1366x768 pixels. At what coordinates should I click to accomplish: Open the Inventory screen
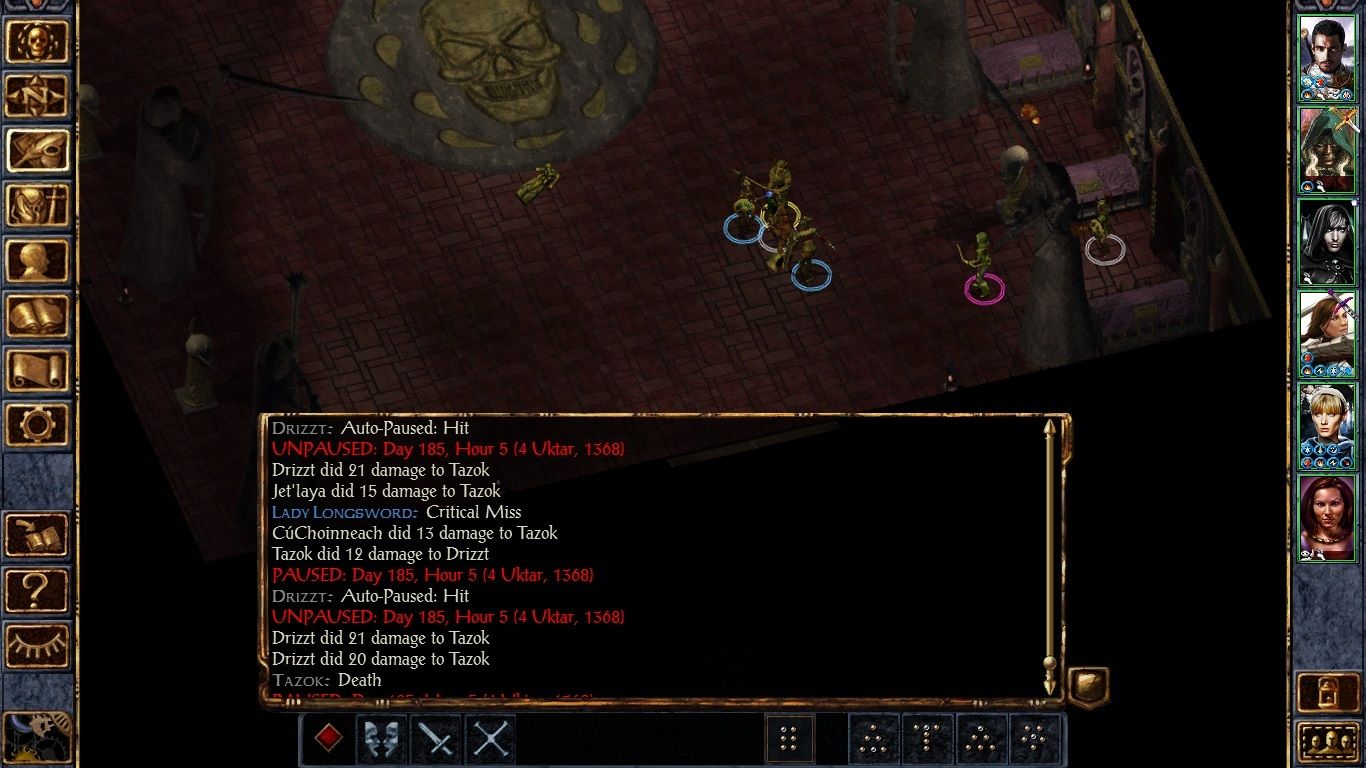point(38,205)
